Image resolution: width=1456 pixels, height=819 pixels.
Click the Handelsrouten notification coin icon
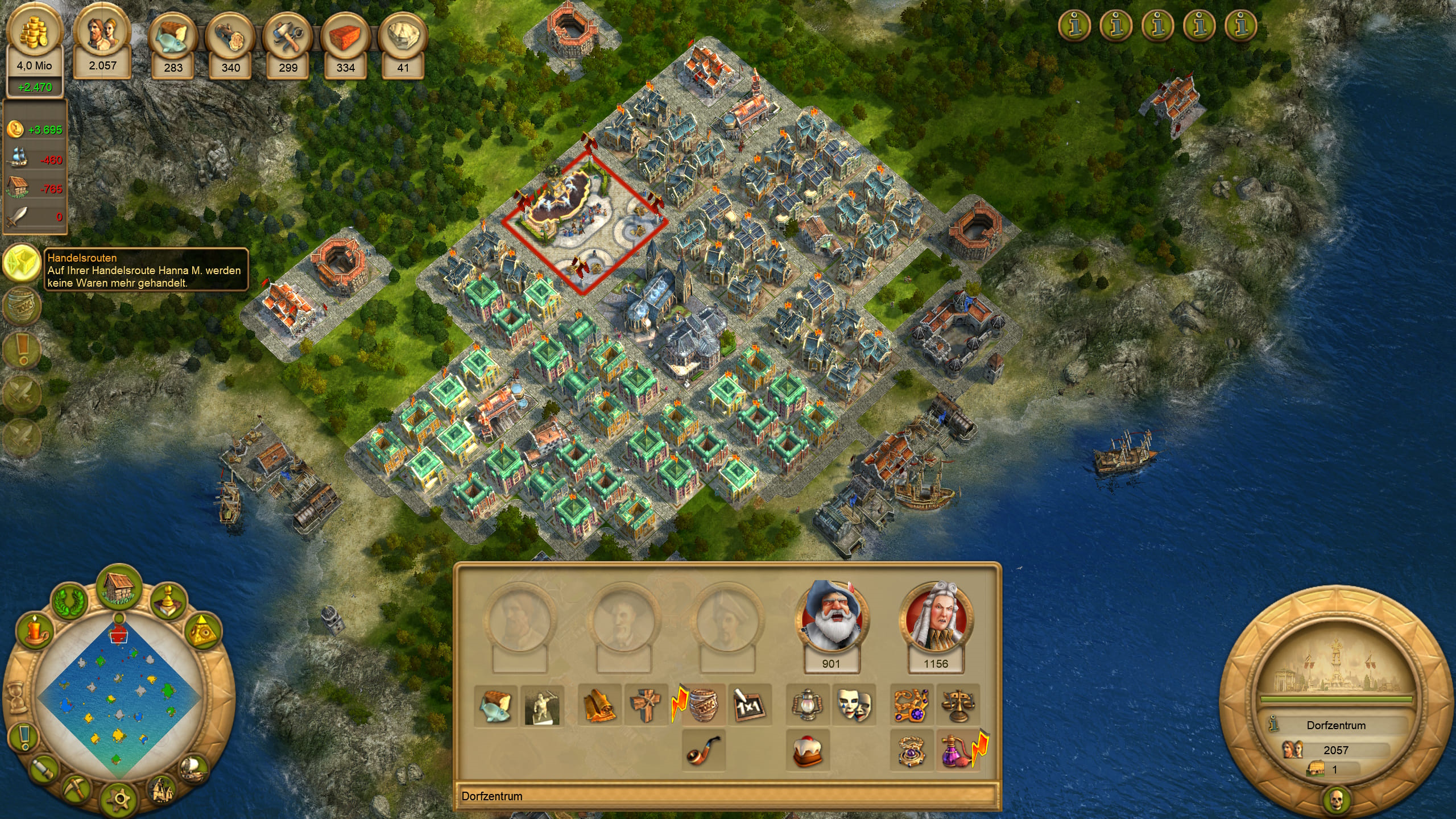(x=22, y=263)
